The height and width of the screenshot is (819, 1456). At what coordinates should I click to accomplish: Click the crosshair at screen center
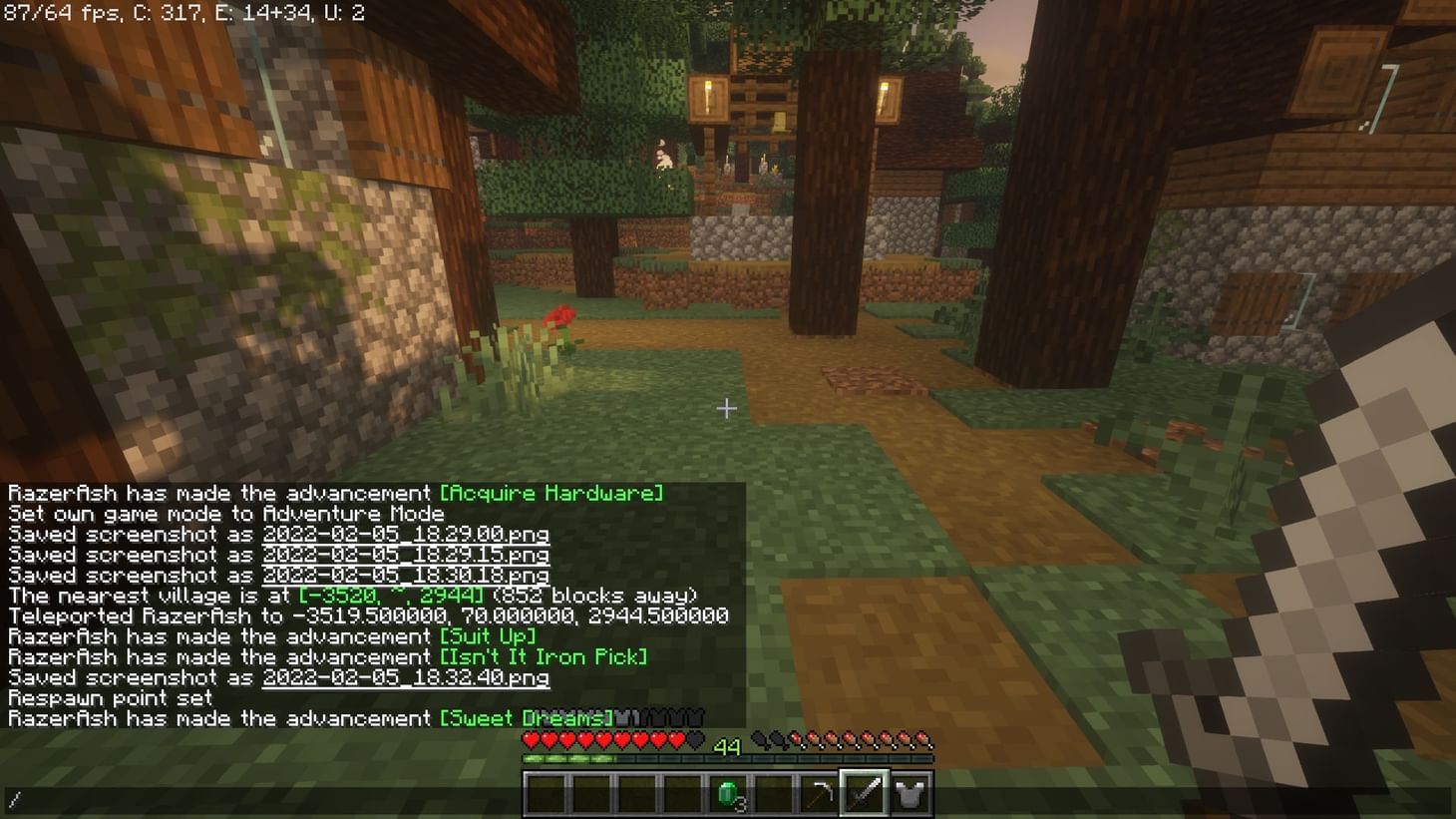pyautogui.click(x=727, y=409)
